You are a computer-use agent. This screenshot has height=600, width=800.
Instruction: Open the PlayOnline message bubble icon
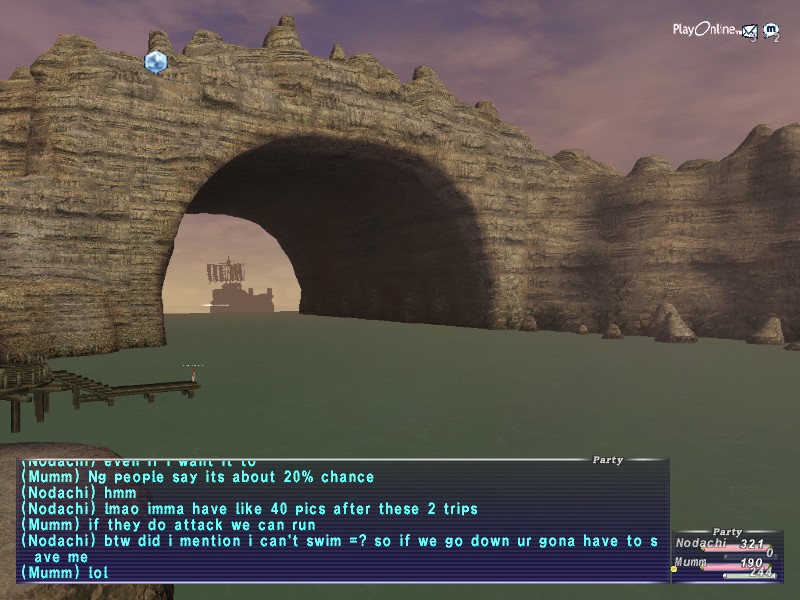pos(771,31)
